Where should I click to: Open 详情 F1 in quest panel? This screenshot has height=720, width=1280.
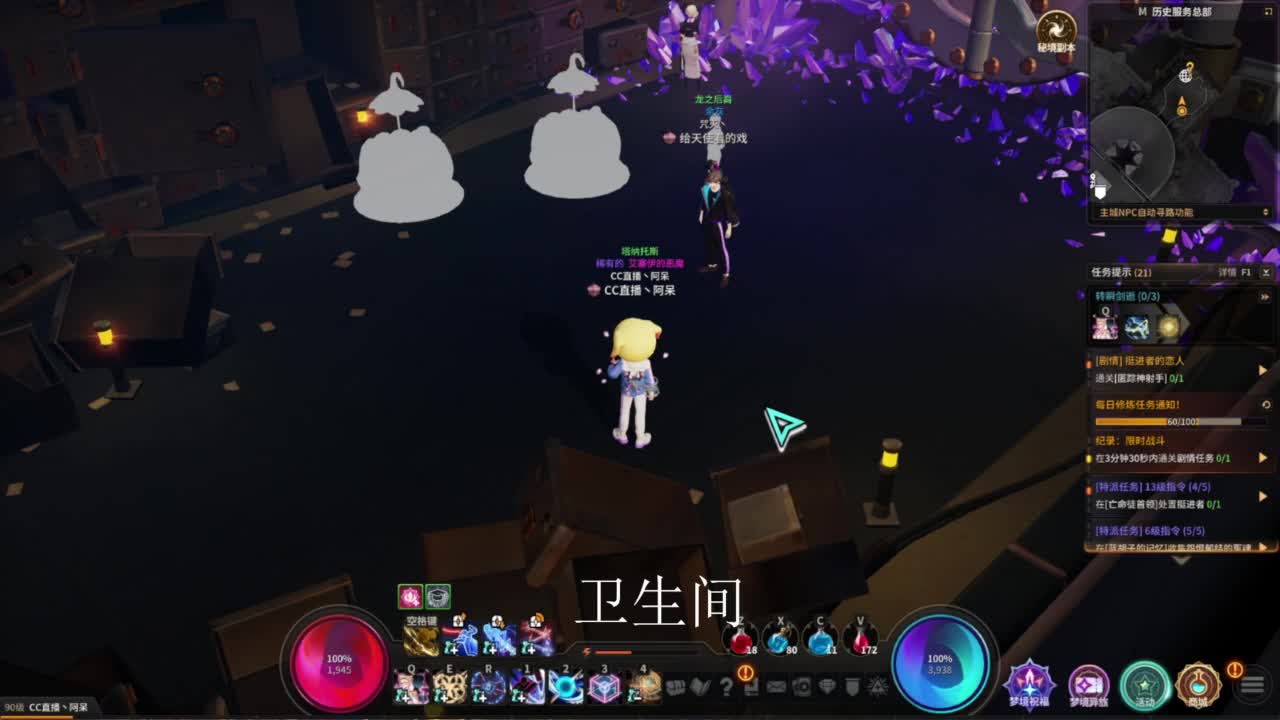click(1232, 272)
